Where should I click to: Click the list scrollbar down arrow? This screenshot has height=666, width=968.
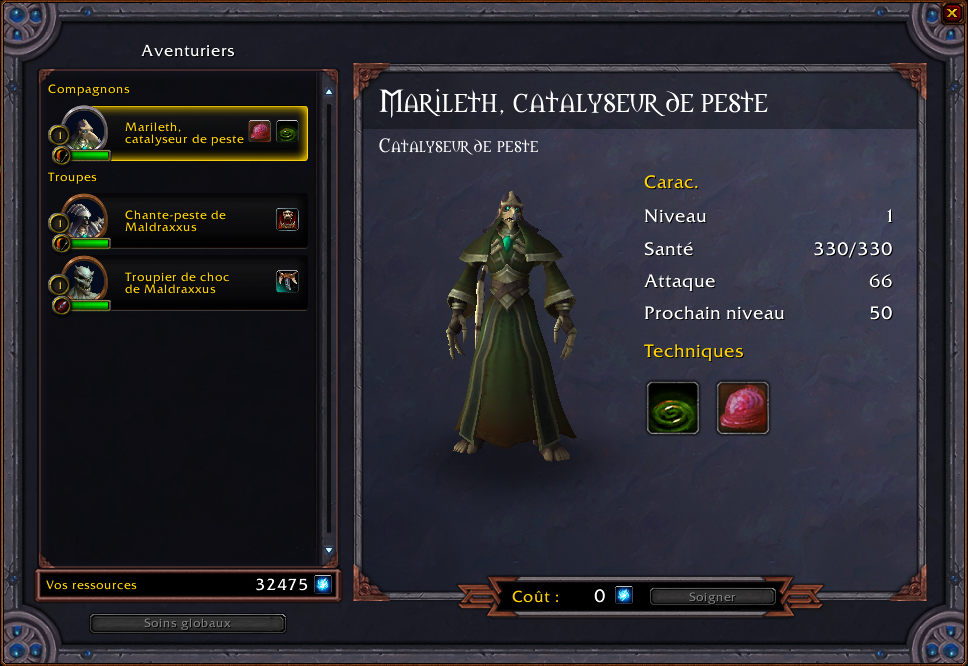coord(328,551)
